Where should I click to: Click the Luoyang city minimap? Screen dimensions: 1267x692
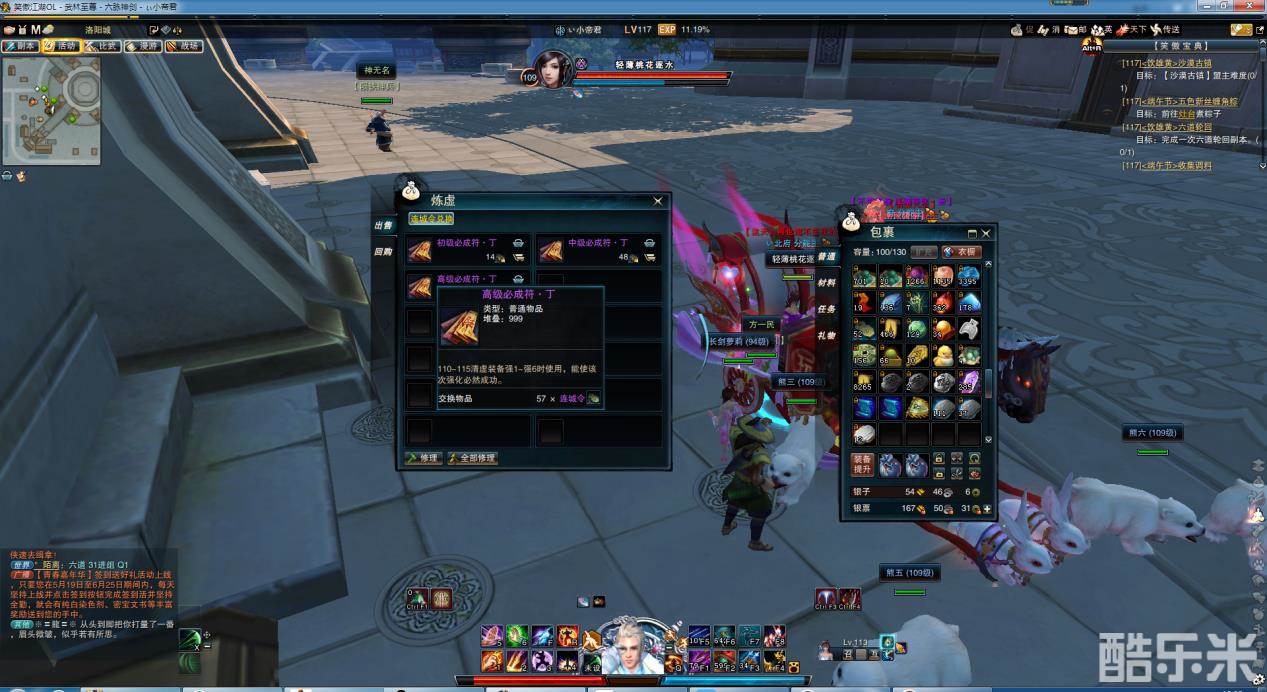click(52, 109)
